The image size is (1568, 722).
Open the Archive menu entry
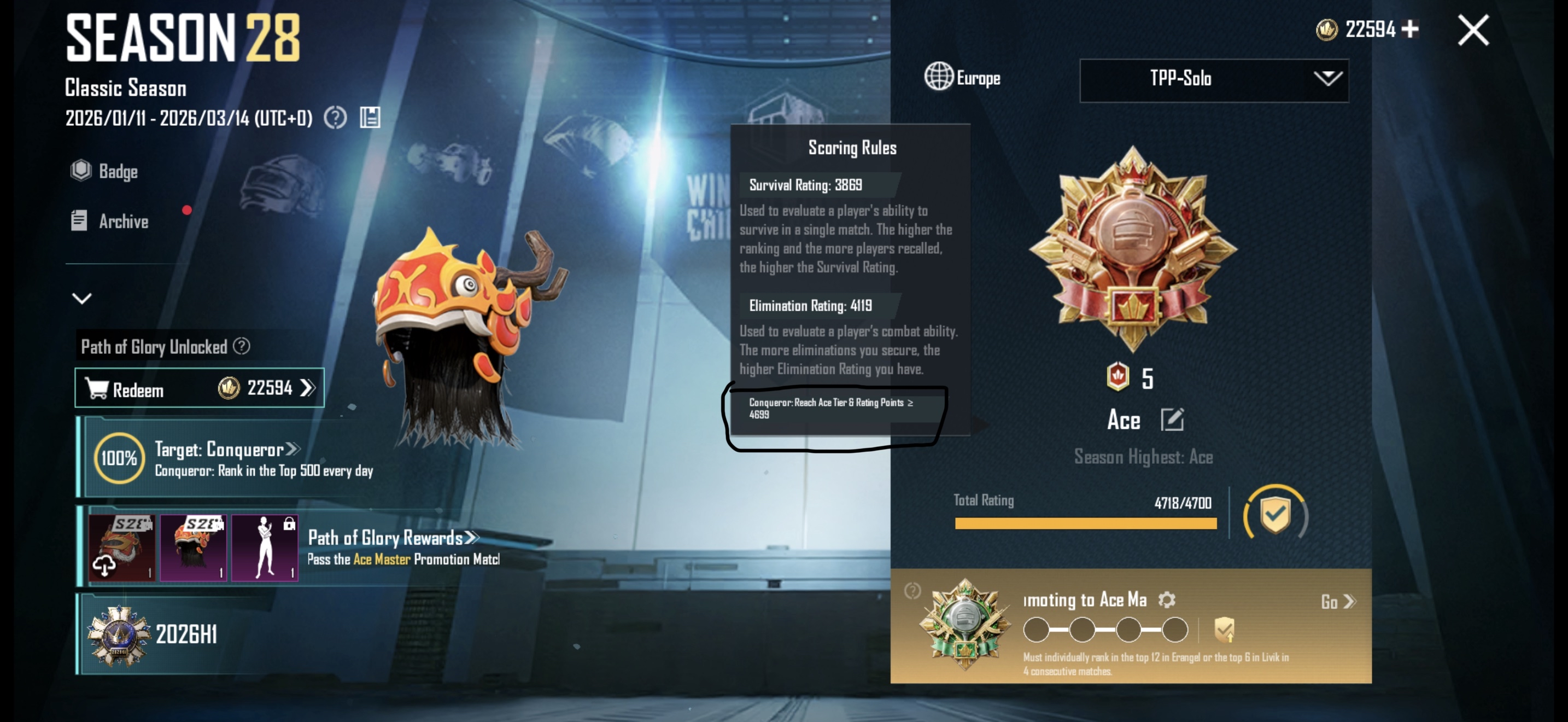click(110, 221)
